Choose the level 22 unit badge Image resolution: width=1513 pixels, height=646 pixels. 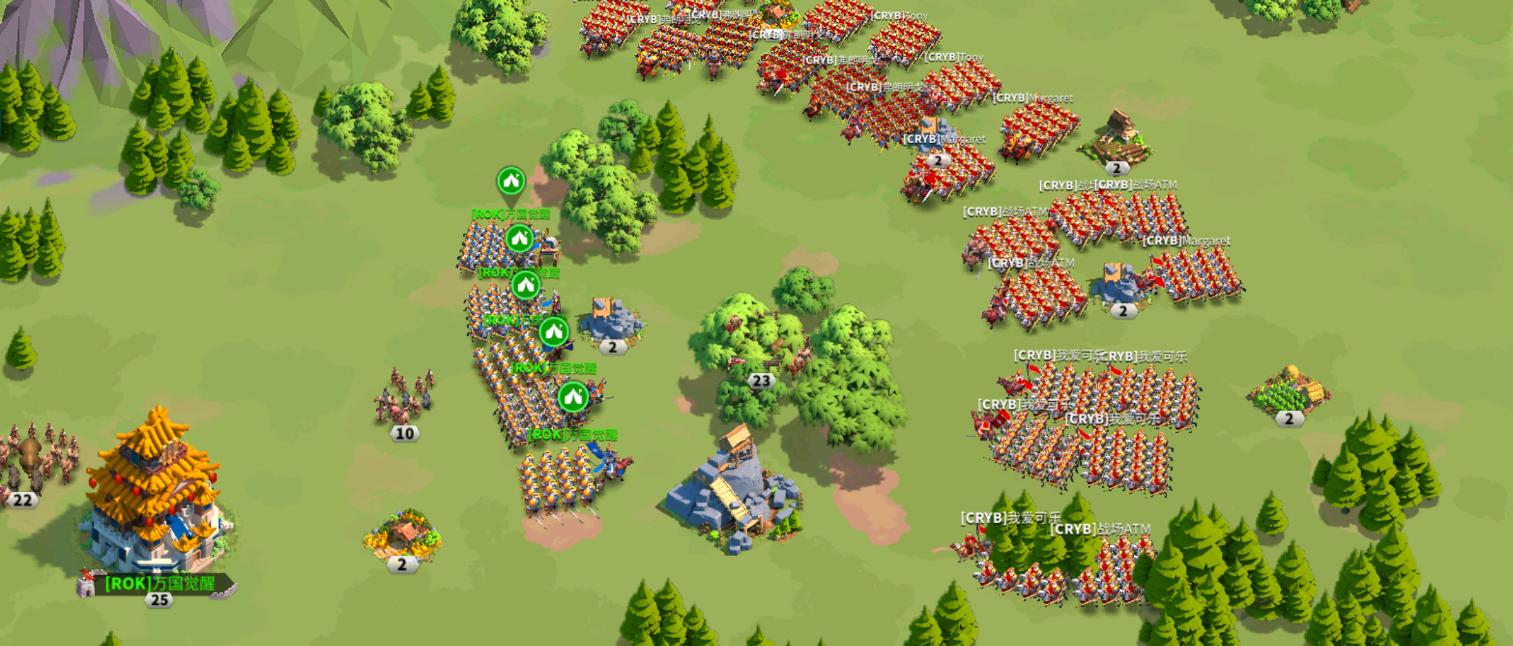point(22,499)
